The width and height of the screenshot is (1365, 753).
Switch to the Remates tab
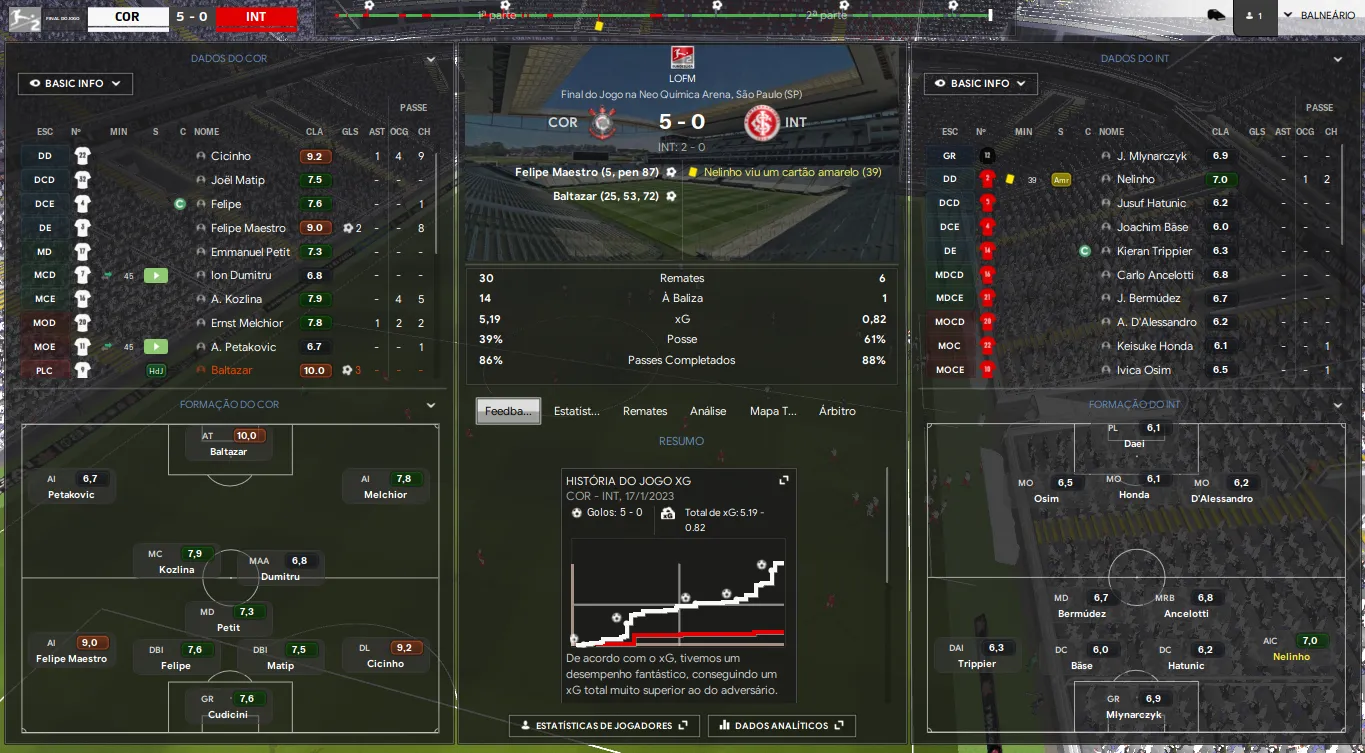pos(645,411)
